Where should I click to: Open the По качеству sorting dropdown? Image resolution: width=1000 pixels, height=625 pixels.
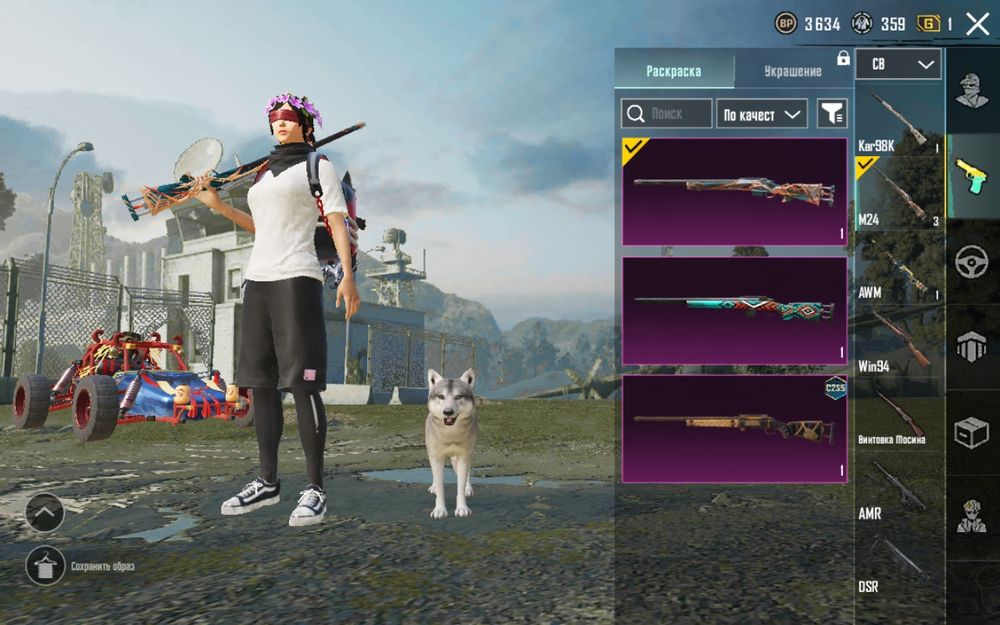762,114
